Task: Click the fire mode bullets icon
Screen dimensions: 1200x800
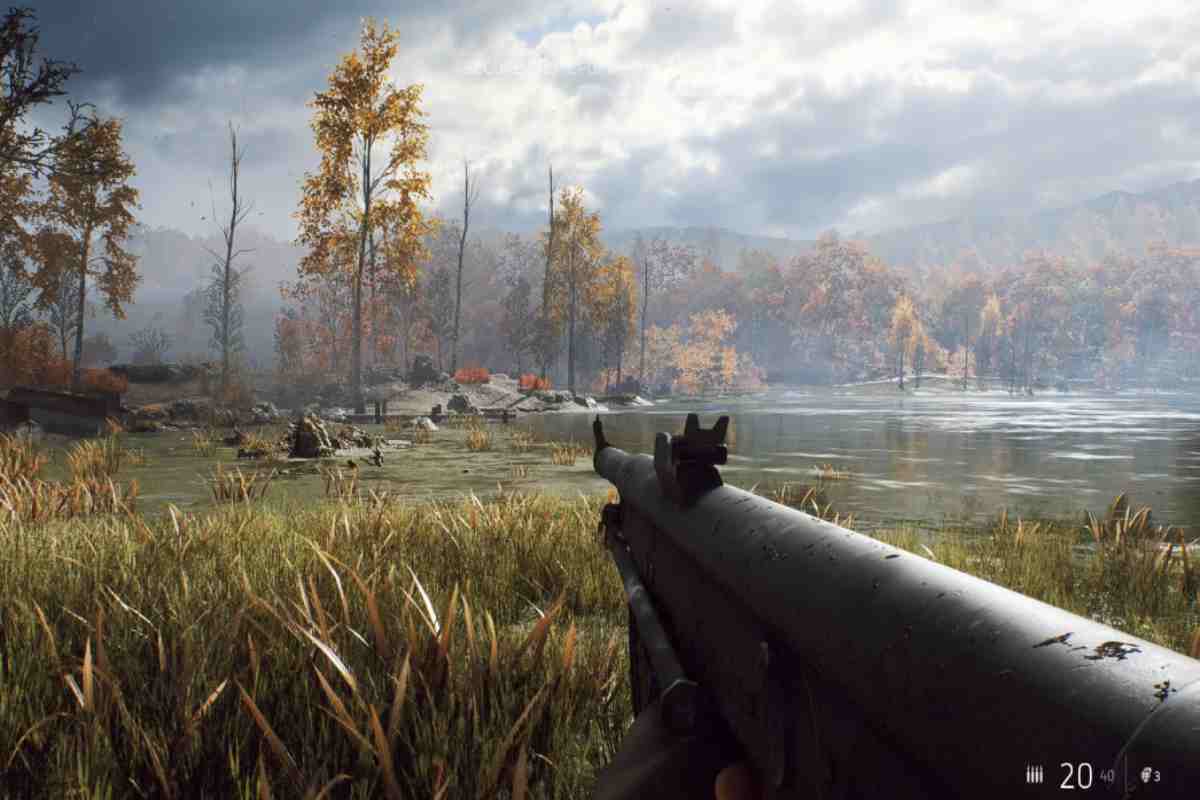Action: 1035,774
